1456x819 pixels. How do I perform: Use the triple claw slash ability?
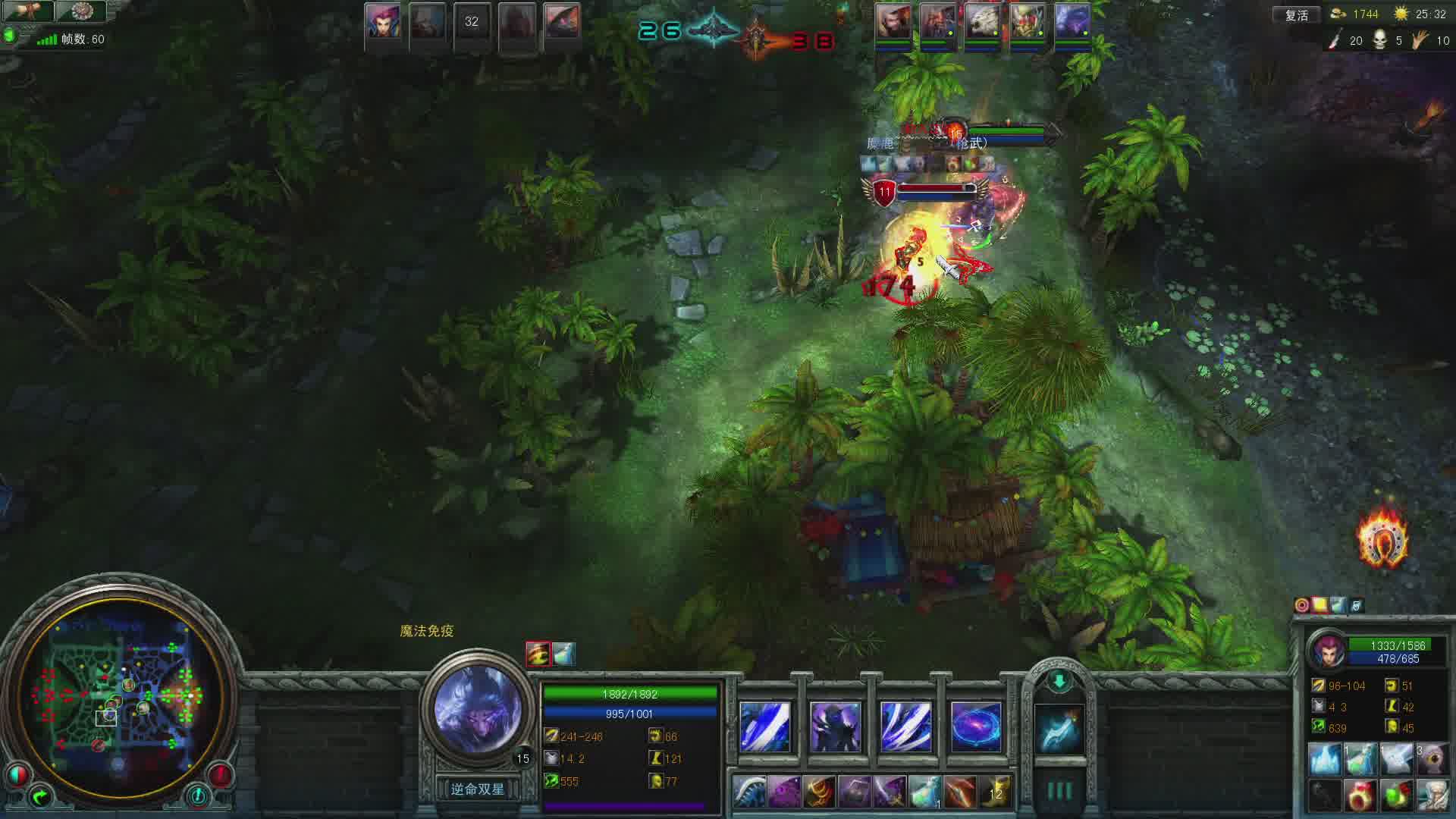(905, 726)
